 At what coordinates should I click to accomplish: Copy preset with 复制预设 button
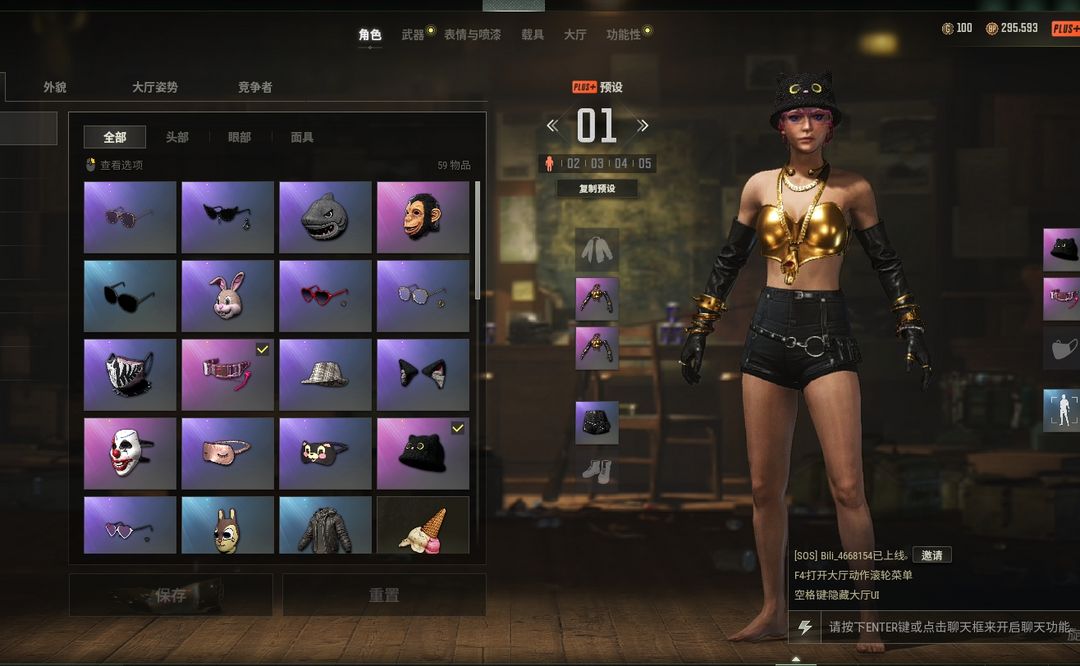click(597, 189)
